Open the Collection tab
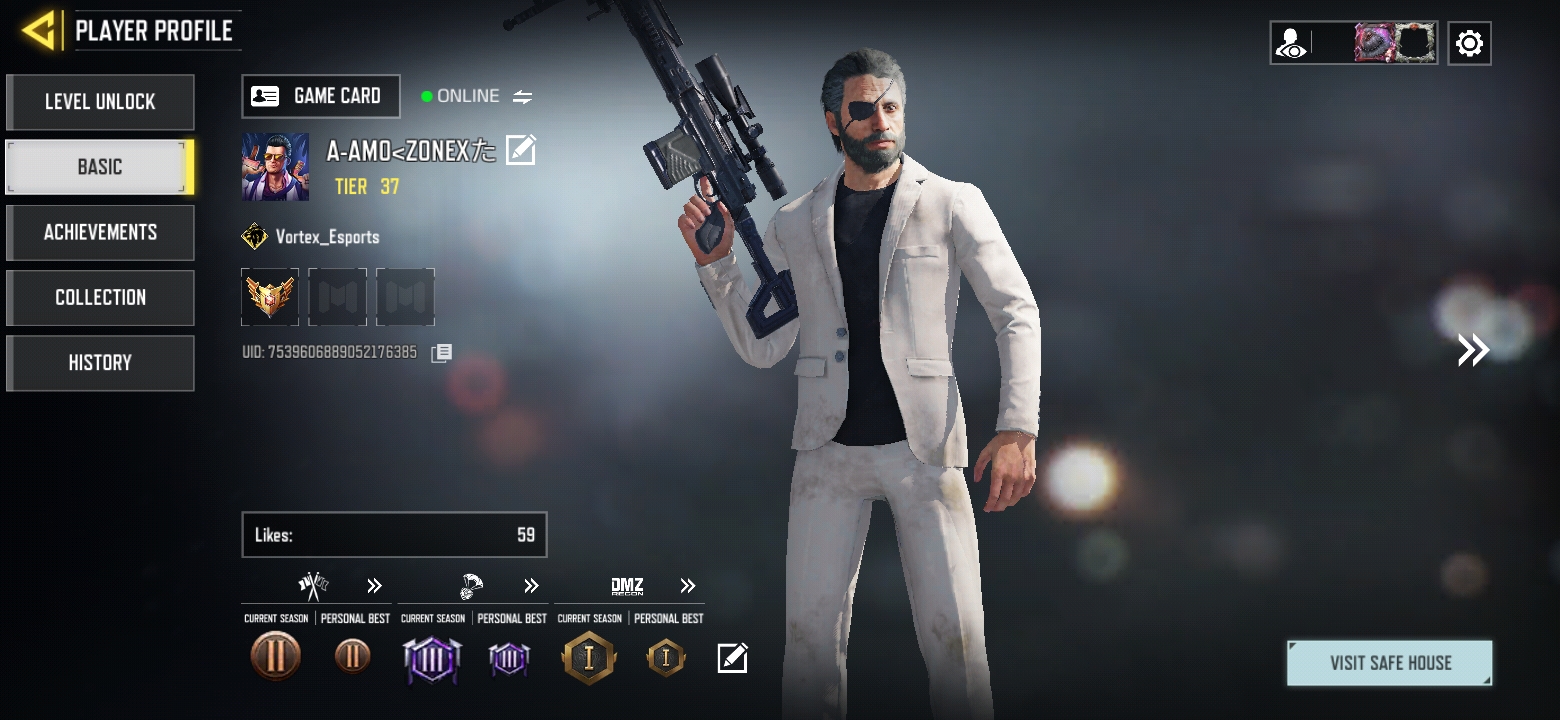The image size is (1560, 720). point(100,297)
